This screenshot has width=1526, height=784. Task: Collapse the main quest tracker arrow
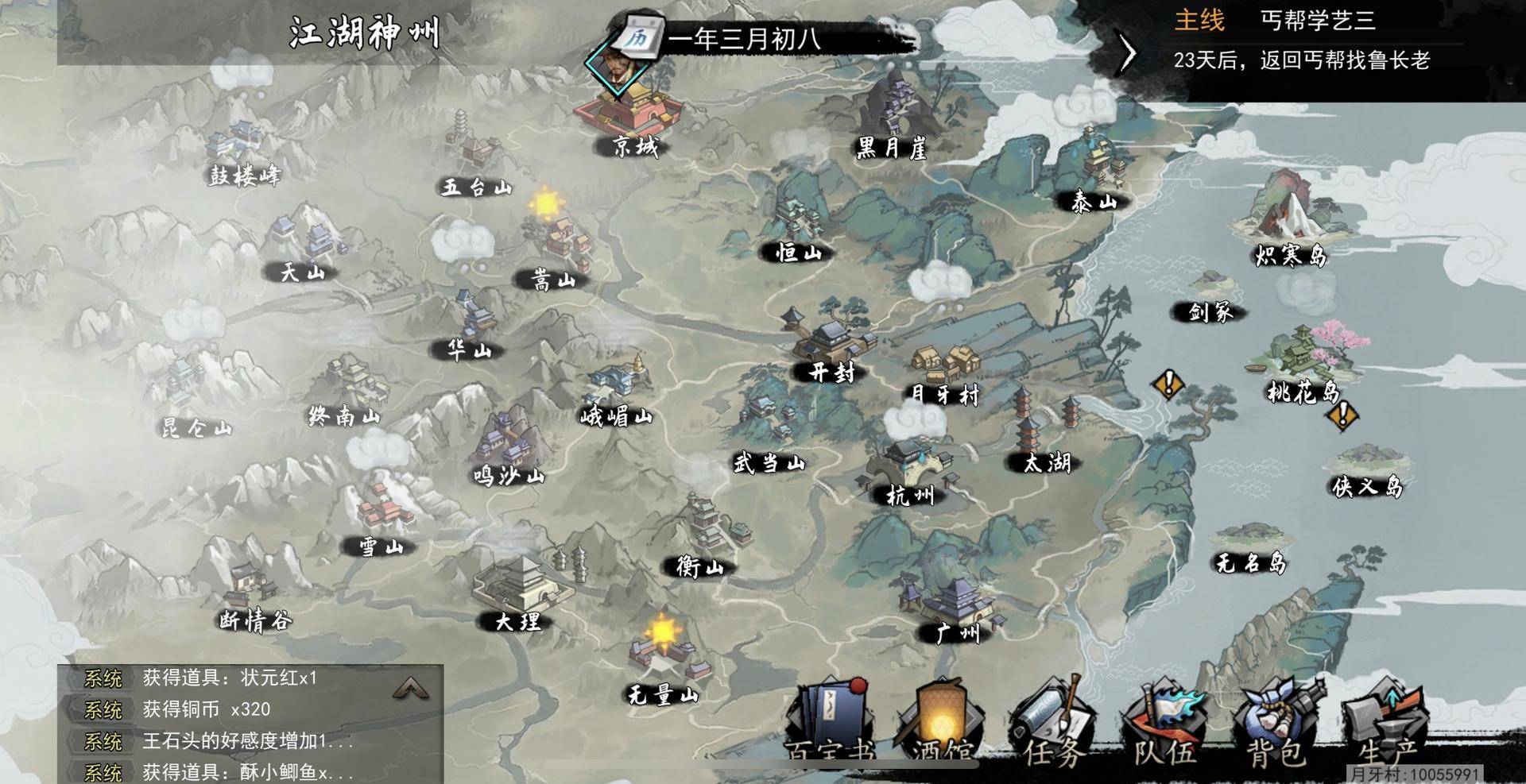(x=1128, y=54)
